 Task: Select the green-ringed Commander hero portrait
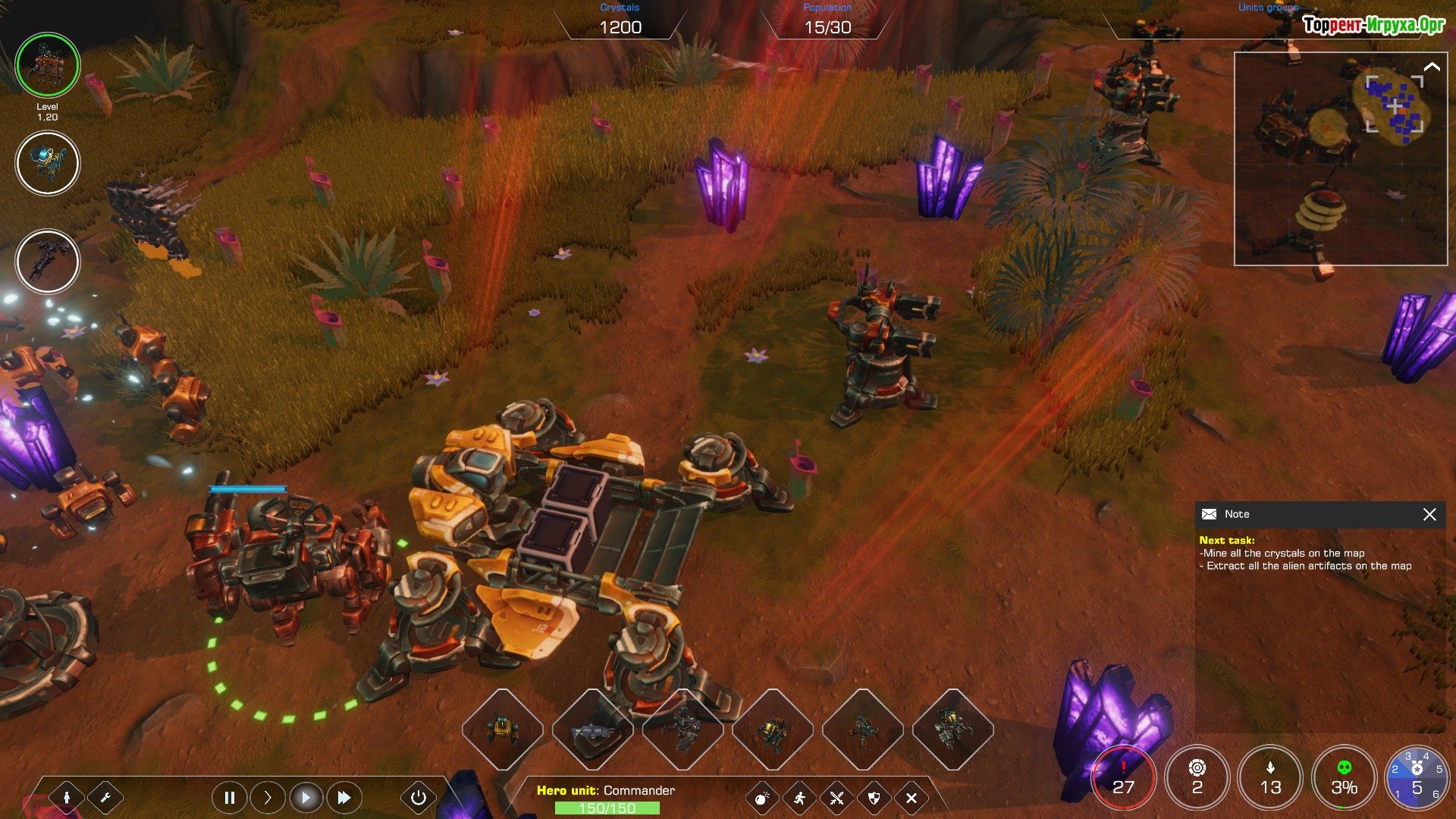tap(48, 65)
